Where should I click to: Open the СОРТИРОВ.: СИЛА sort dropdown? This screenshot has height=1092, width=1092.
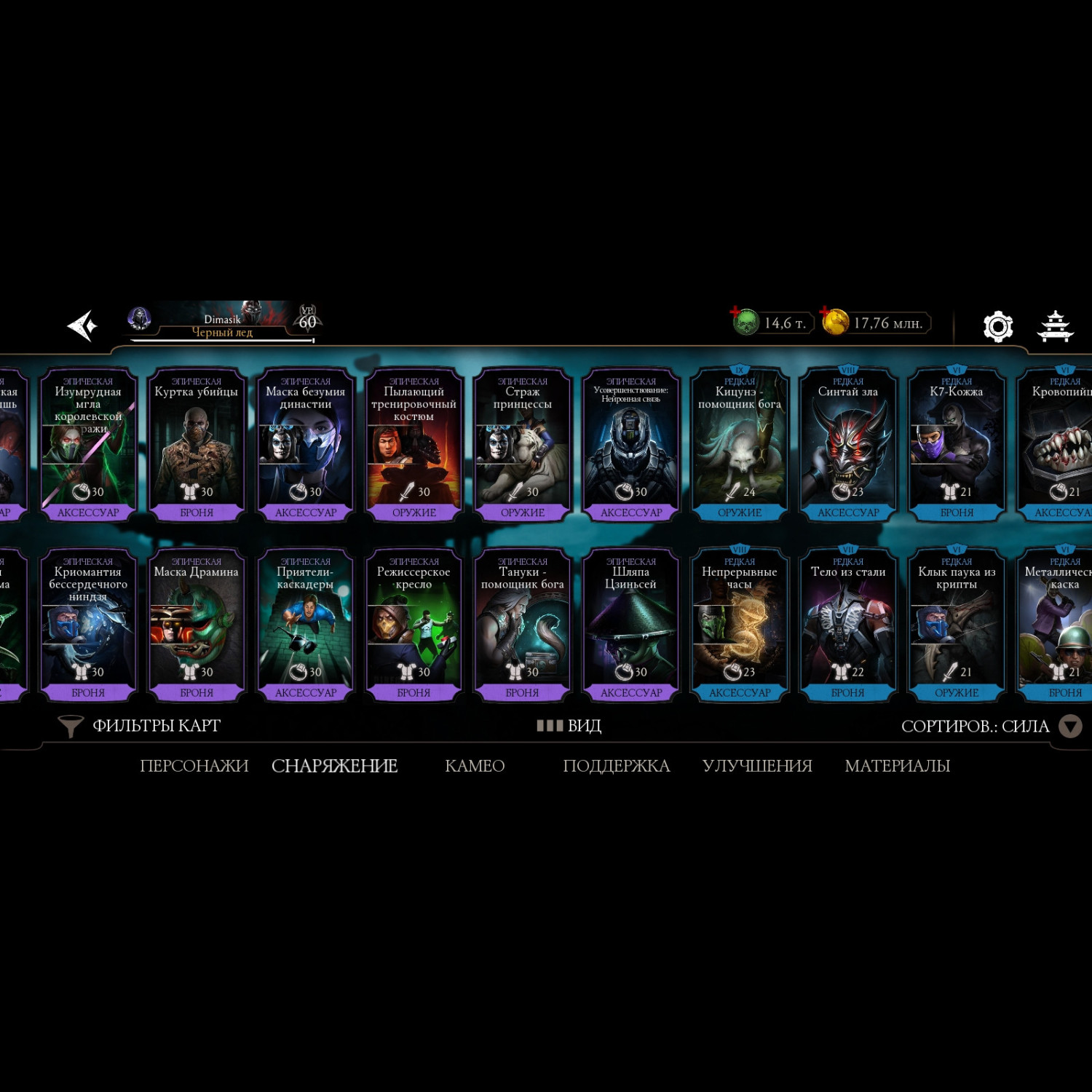pyautogui.click(x=990, y=727)
